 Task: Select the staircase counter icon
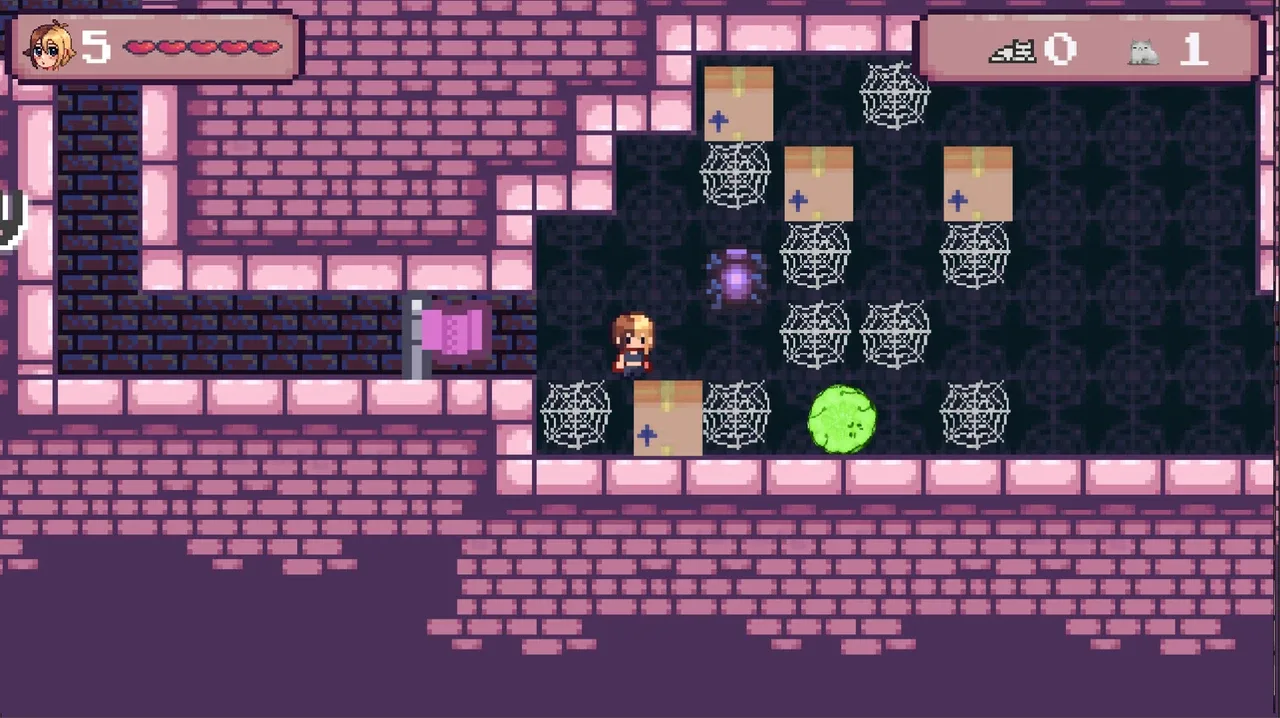tap(1013, 49)
